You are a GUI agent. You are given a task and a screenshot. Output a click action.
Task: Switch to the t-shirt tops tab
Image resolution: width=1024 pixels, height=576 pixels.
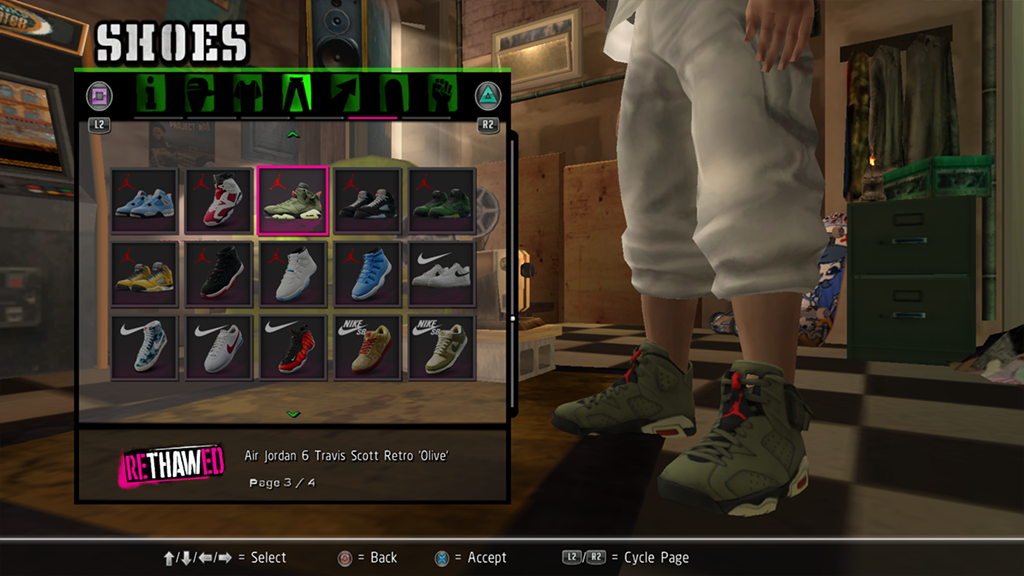point(247,94)
